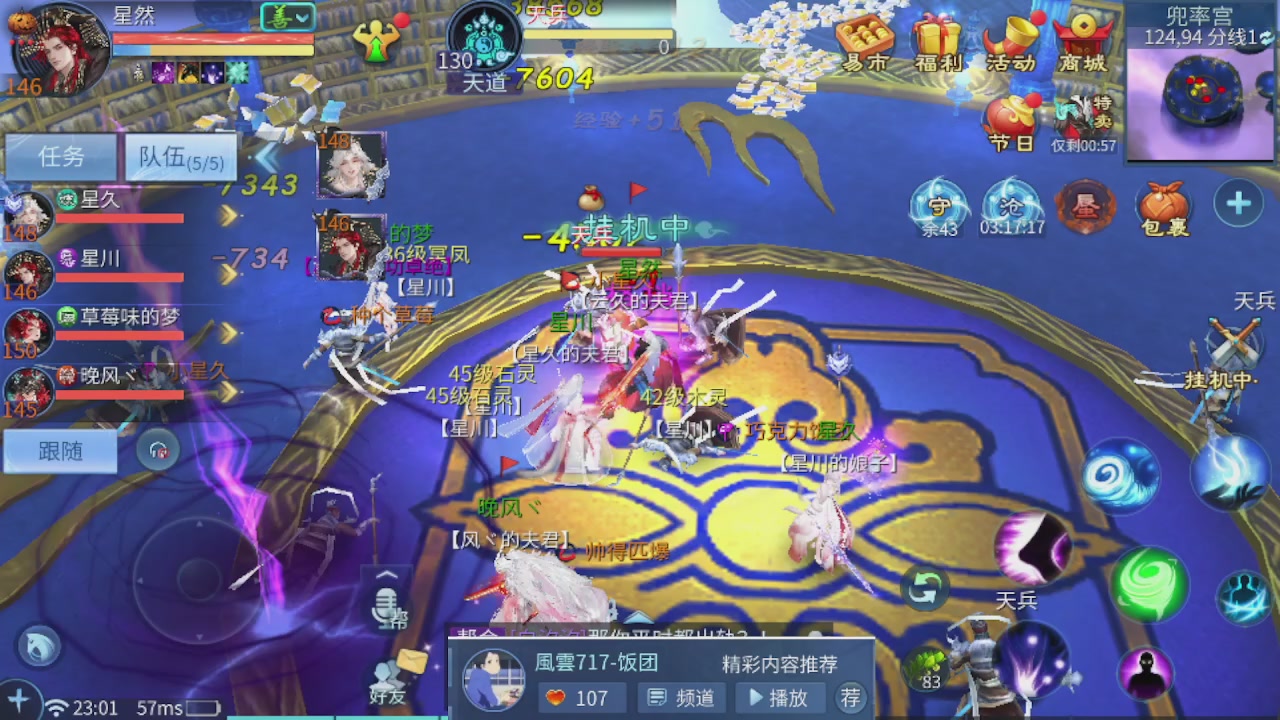The image size is (1280, 720).
Task: Select the 队伍(5/5) tab
Action: point(180,158)
